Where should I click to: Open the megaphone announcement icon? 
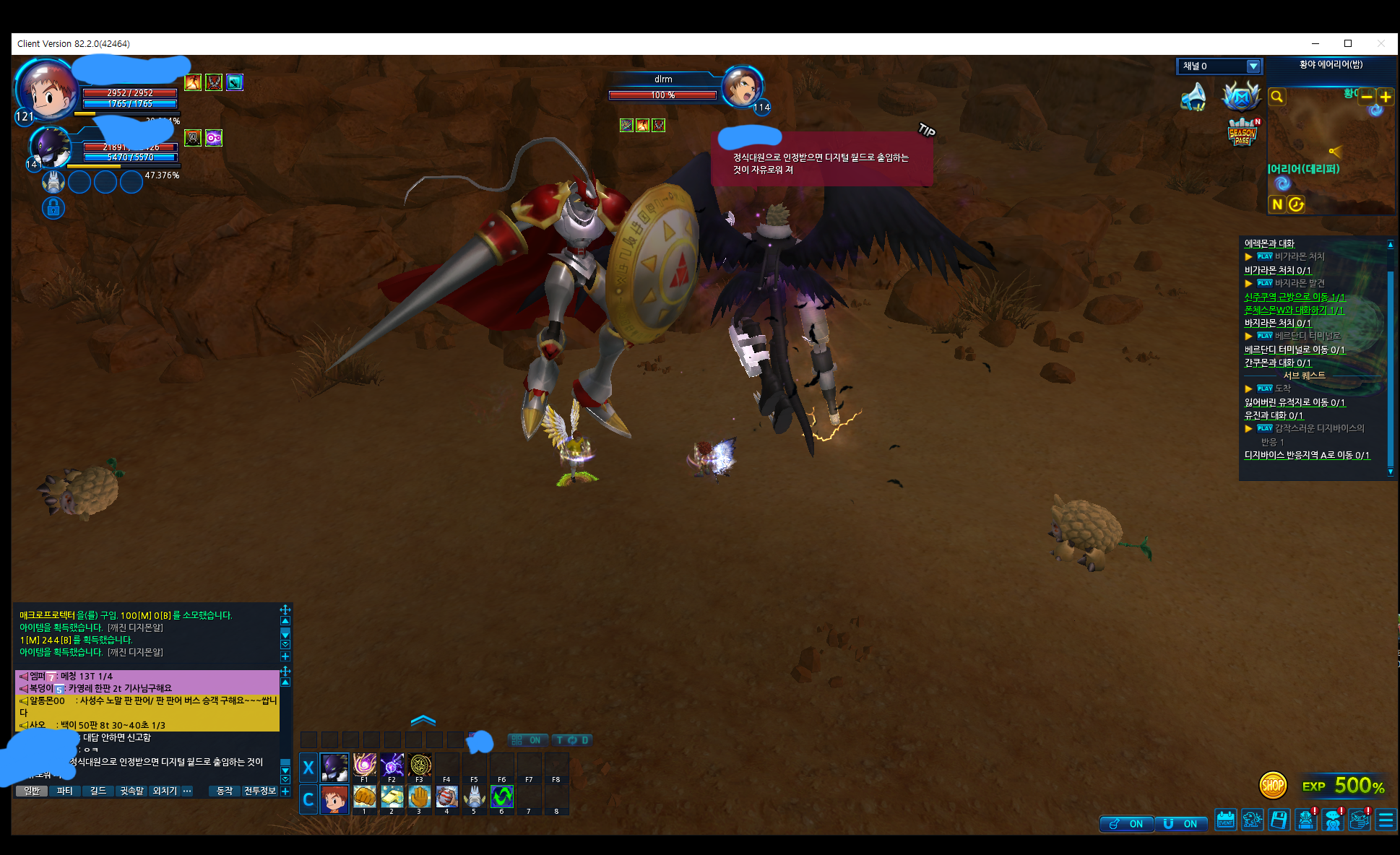coord(1193,97)
